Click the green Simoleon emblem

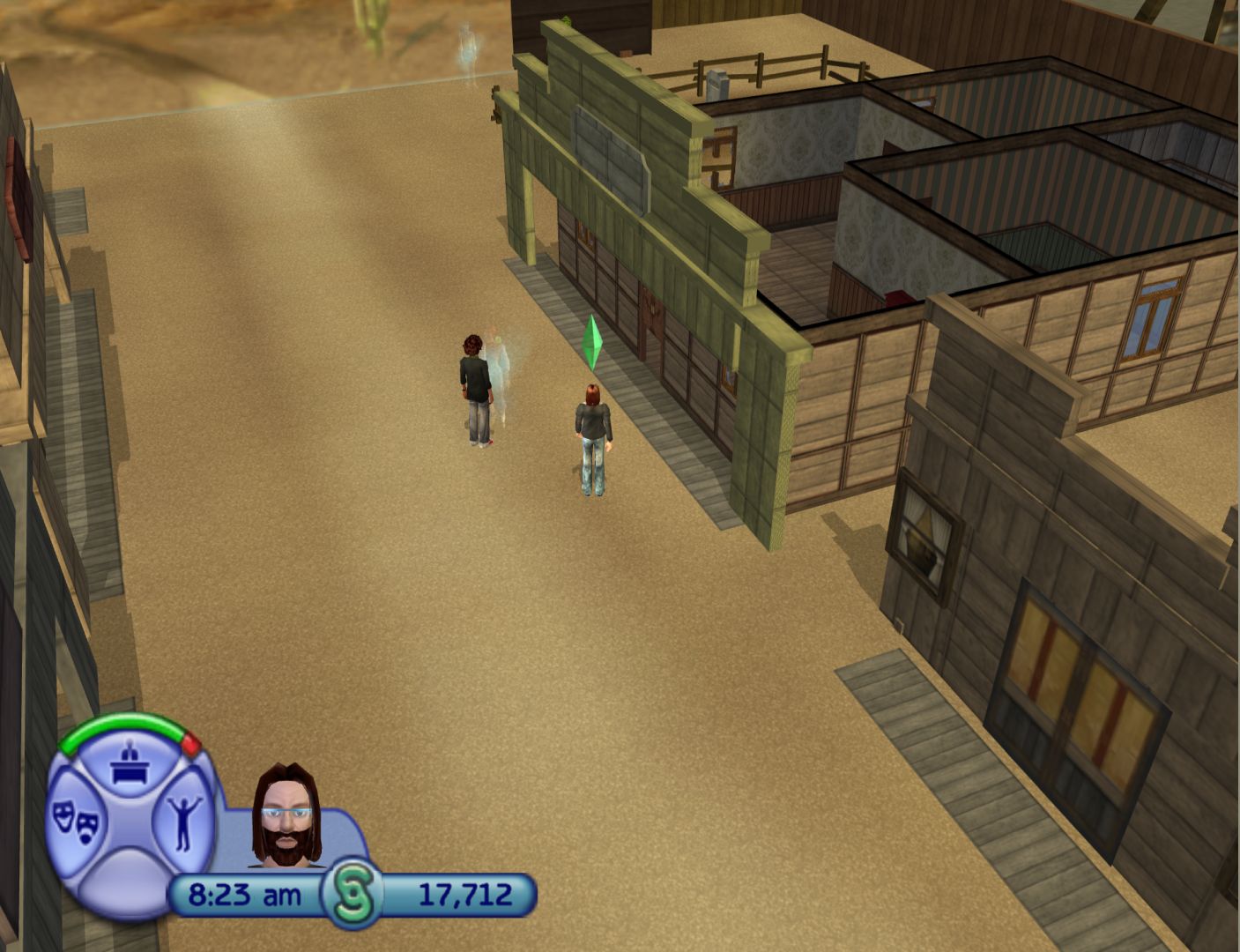[x=352, y=894]
